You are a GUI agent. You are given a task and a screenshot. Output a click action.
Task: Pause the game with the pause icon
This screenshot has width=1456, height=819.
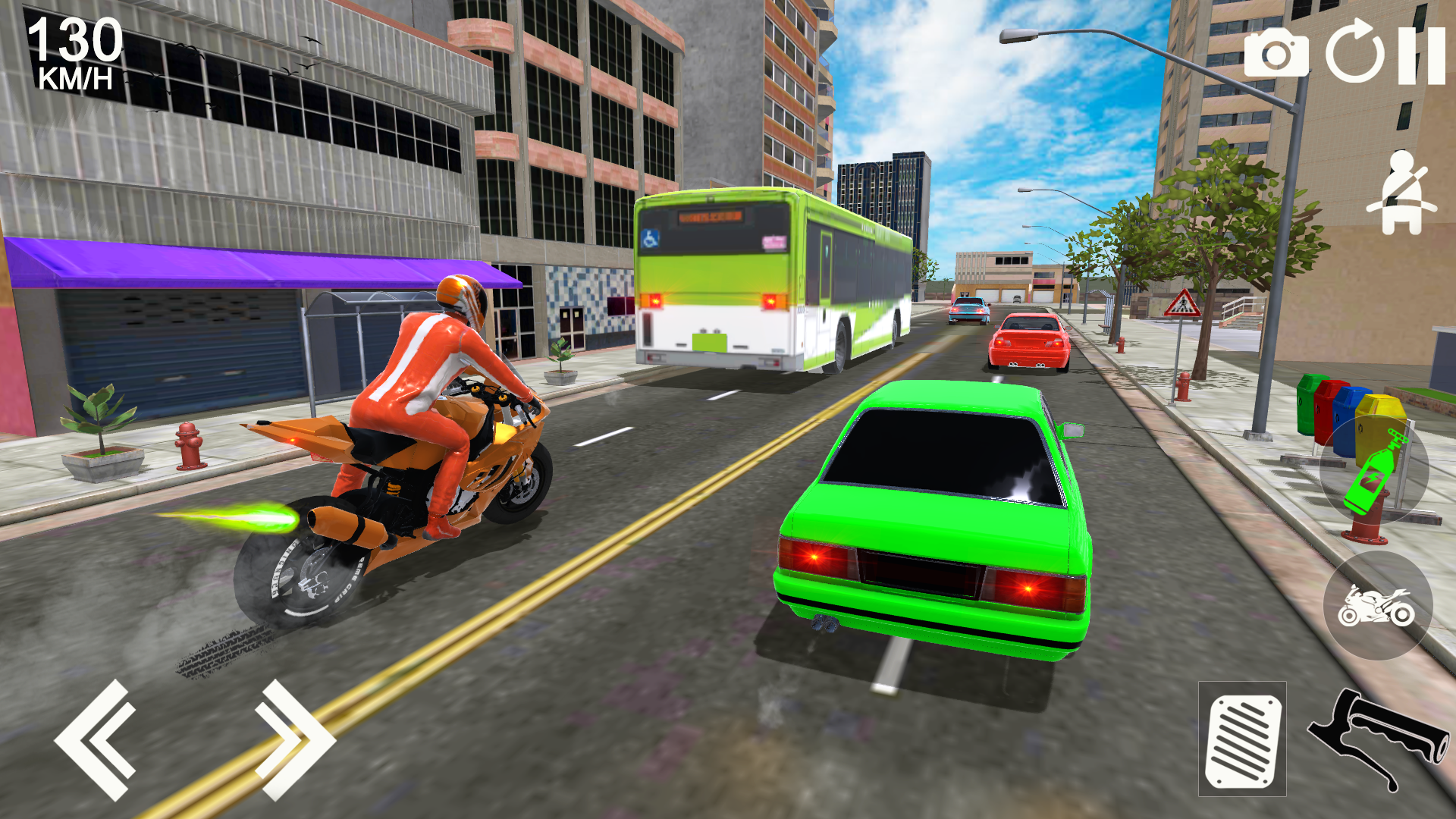pos(1423,54)
